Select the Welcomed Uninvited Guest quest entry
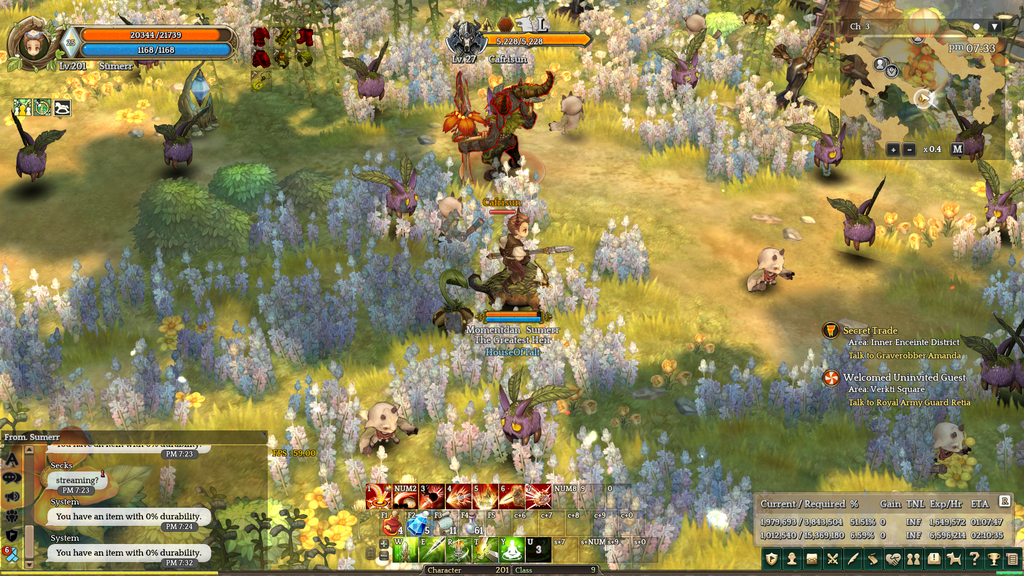 point(904,377)
